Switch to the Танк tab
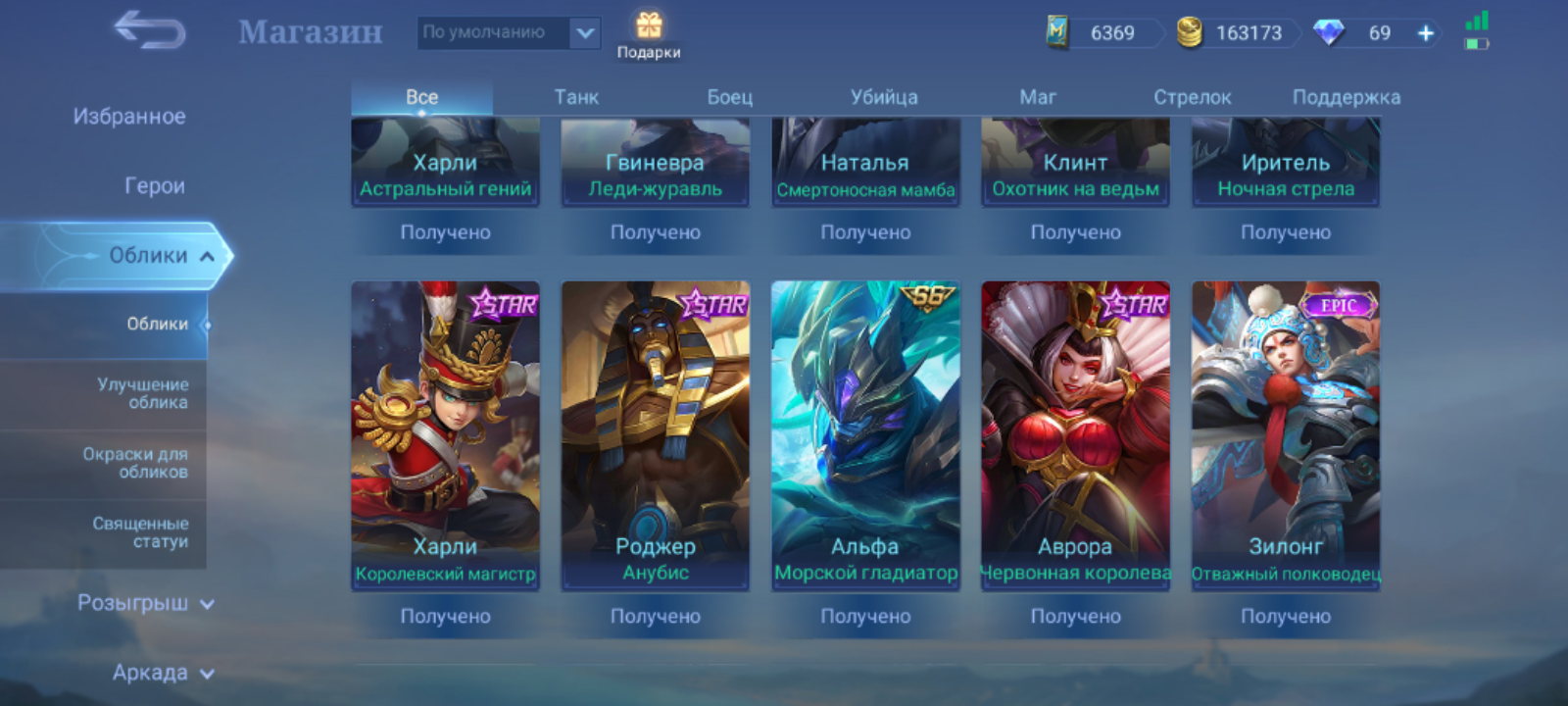The height and width of the screenshot is (706, 1568). click(x=576, y=97)
